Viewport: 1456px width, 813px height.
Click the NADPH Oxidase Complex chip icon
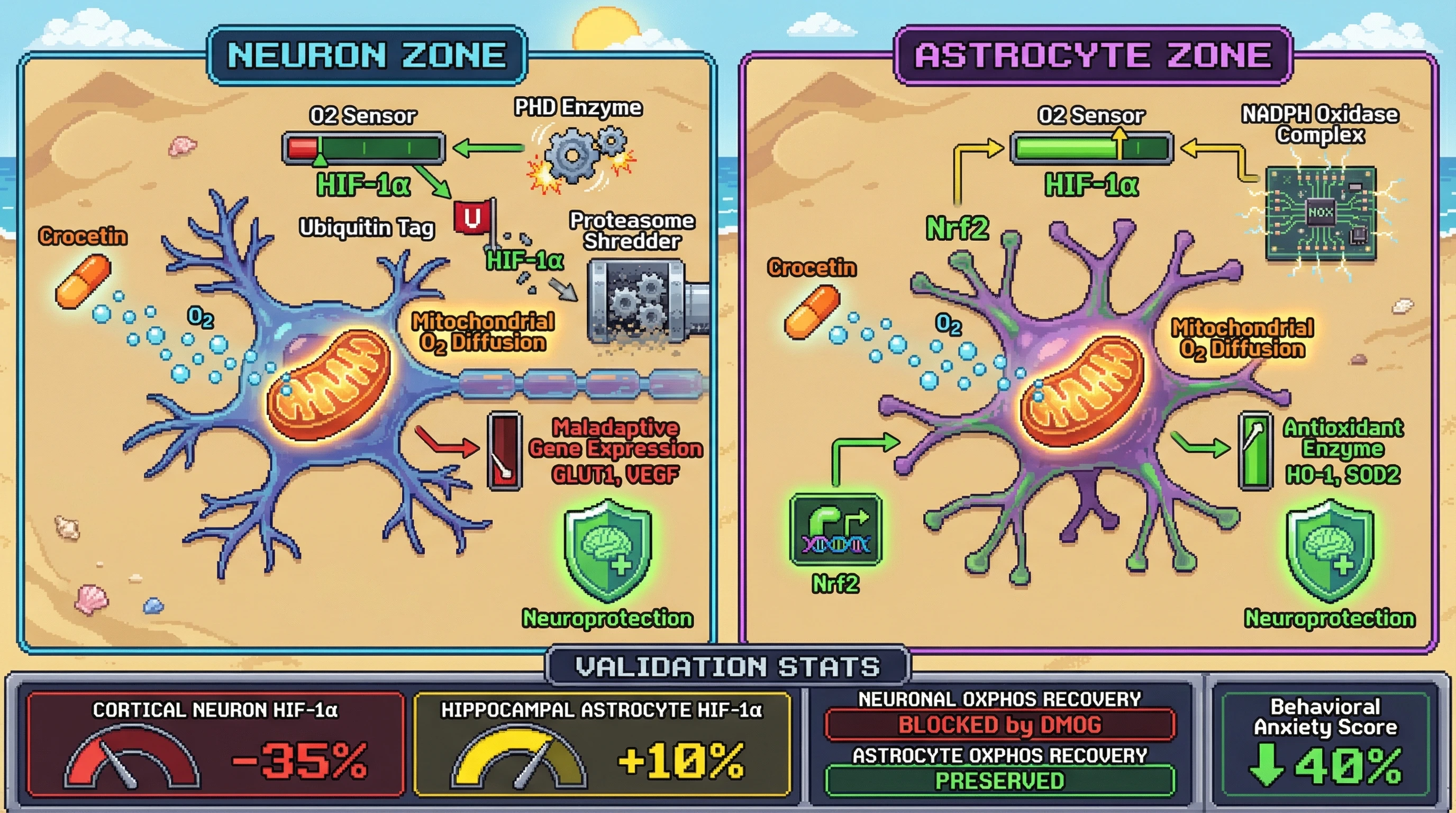[1321, 213]
